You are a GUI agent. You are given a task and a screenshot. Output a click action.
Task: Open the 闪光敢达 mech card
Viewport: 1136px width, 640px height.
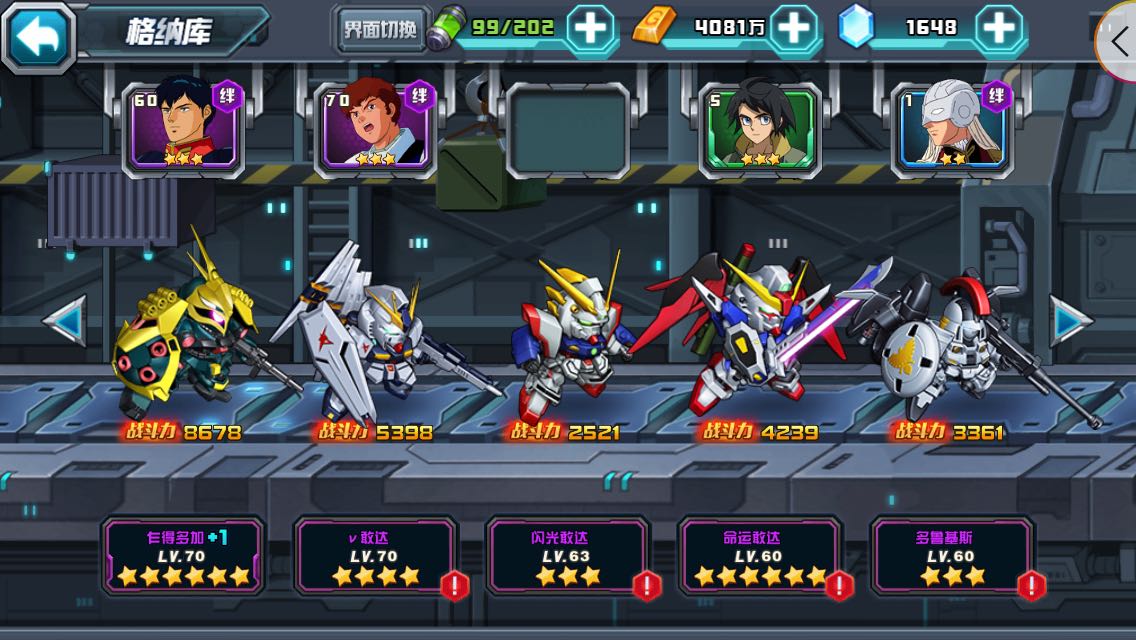[567, 556]
